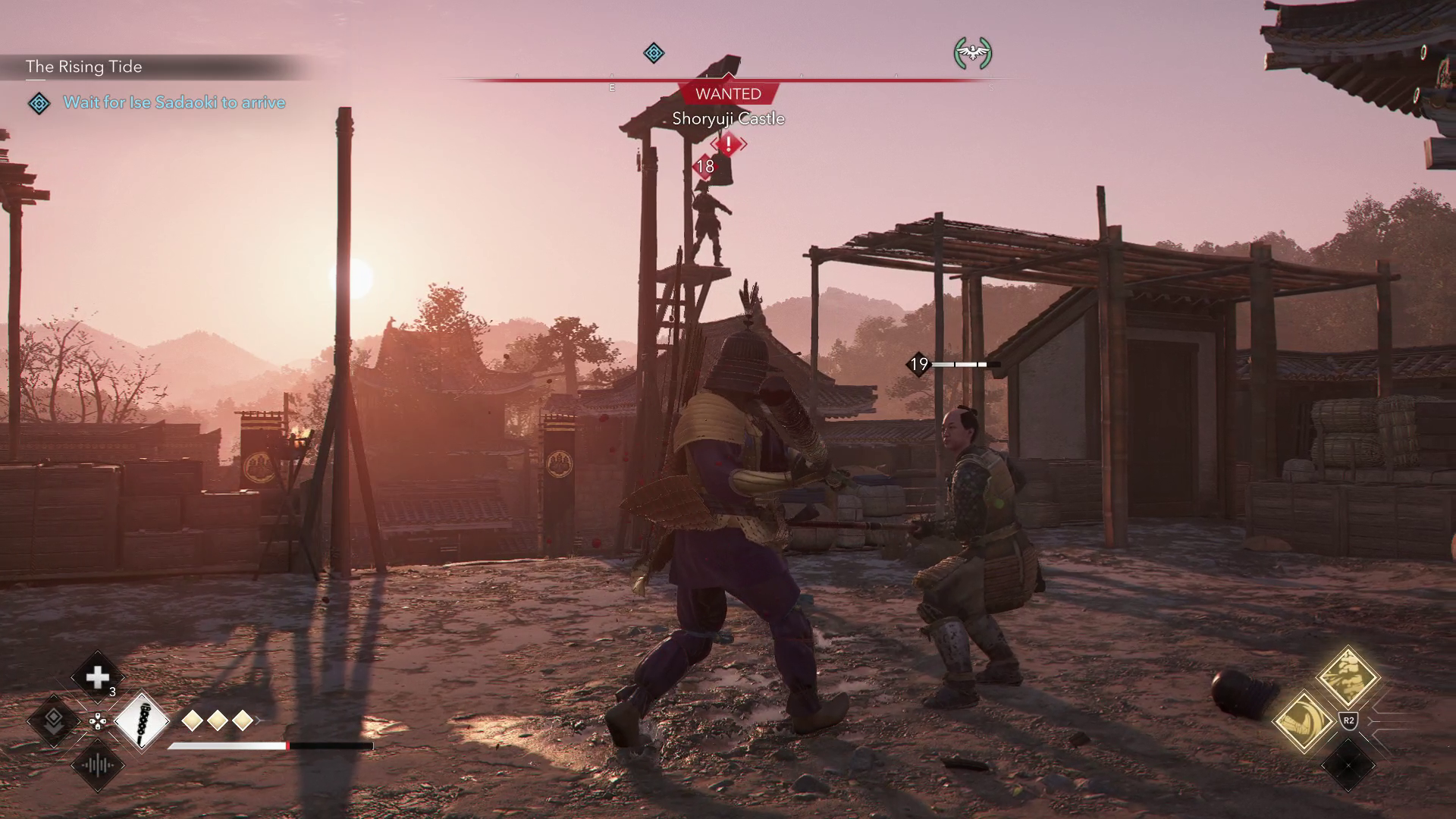Toggle the first resolve diamond

coord(193,720)
